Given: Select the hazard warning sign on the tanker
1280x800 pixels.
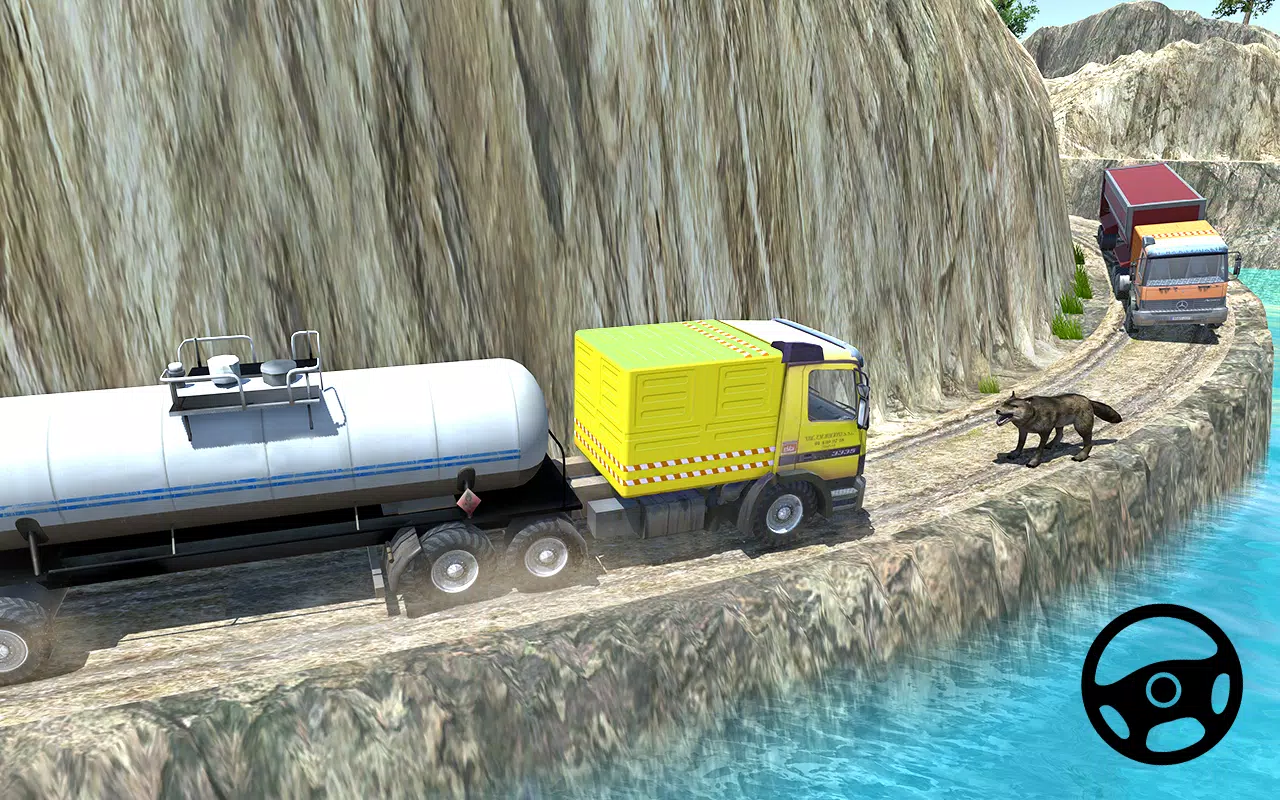Looking at the screenshot, I should click(467, 502).
